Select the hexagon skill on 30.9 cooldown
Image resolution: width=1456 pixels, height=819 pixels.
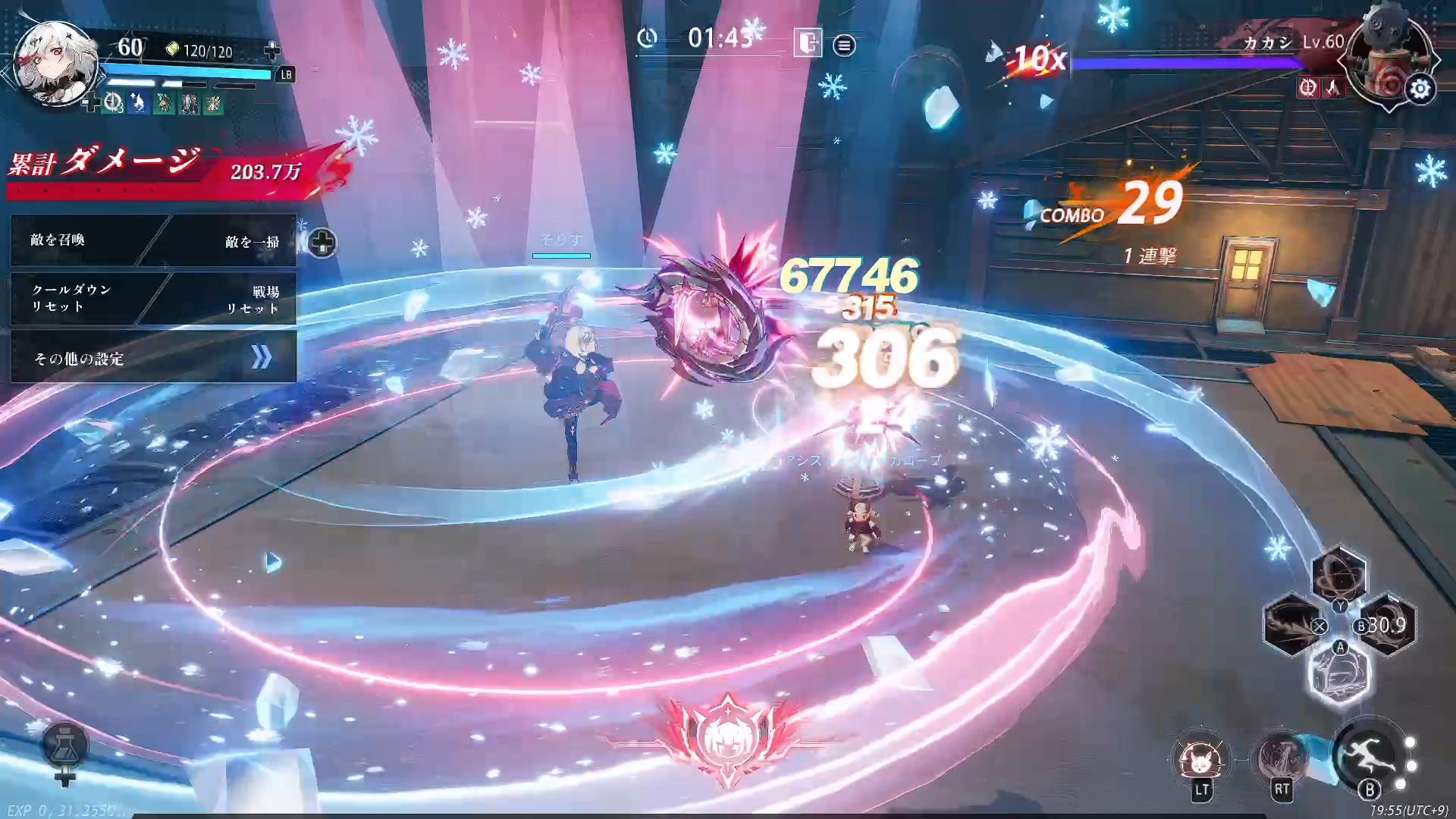click(x=1387, y=625)
